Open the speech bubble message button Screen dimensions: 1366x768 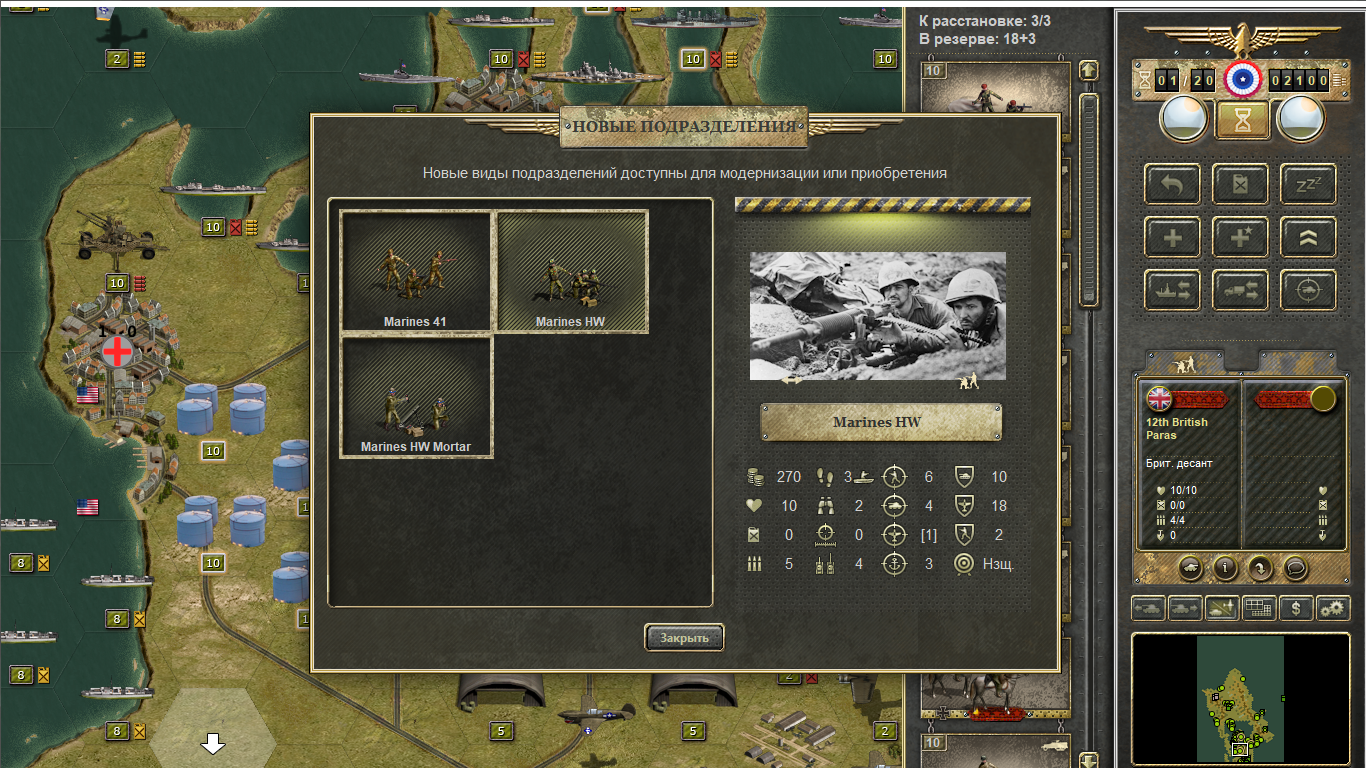point(1295,568)
